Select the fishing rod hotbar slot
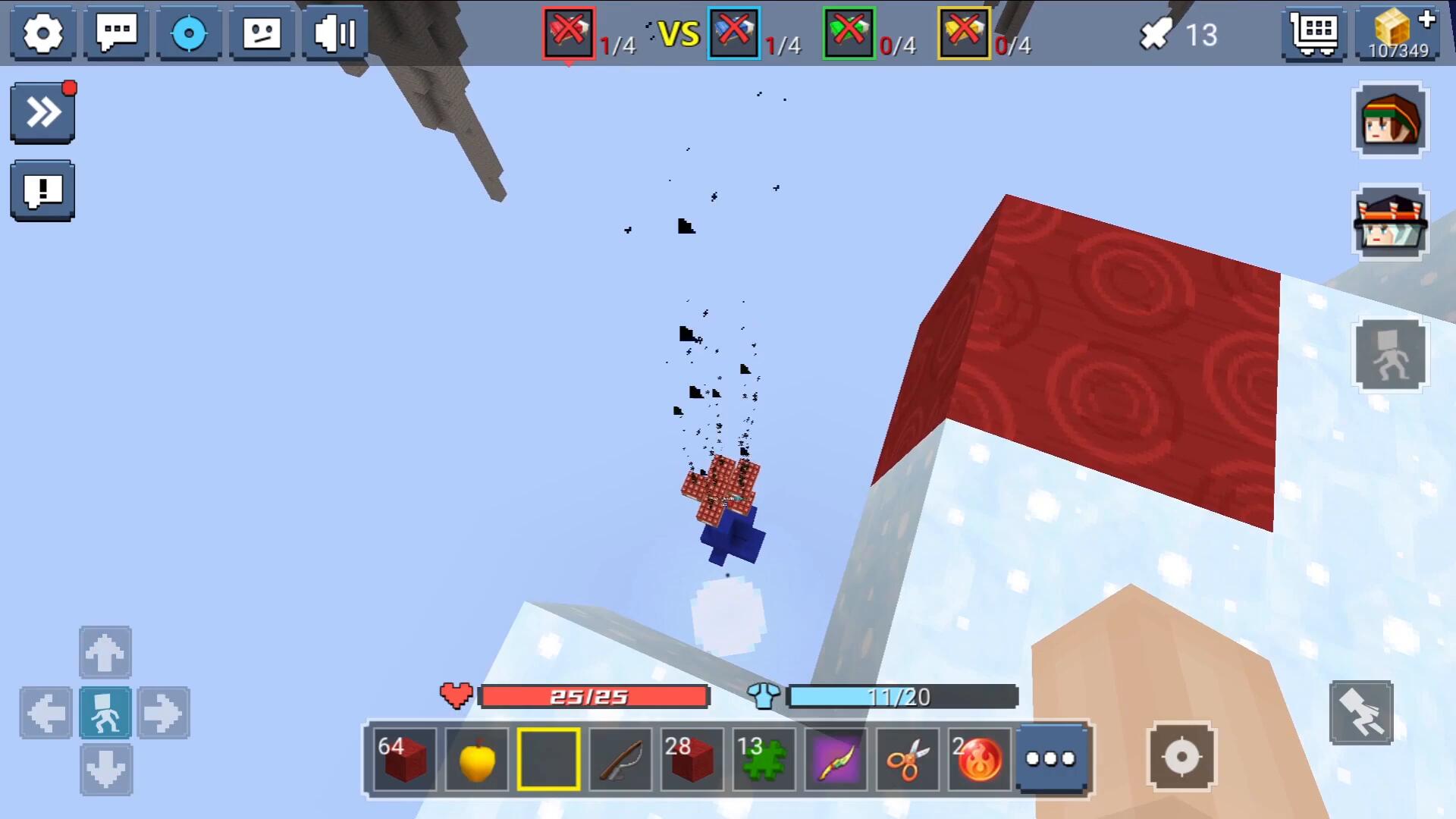1456x819 pixels. pos(620,759)
